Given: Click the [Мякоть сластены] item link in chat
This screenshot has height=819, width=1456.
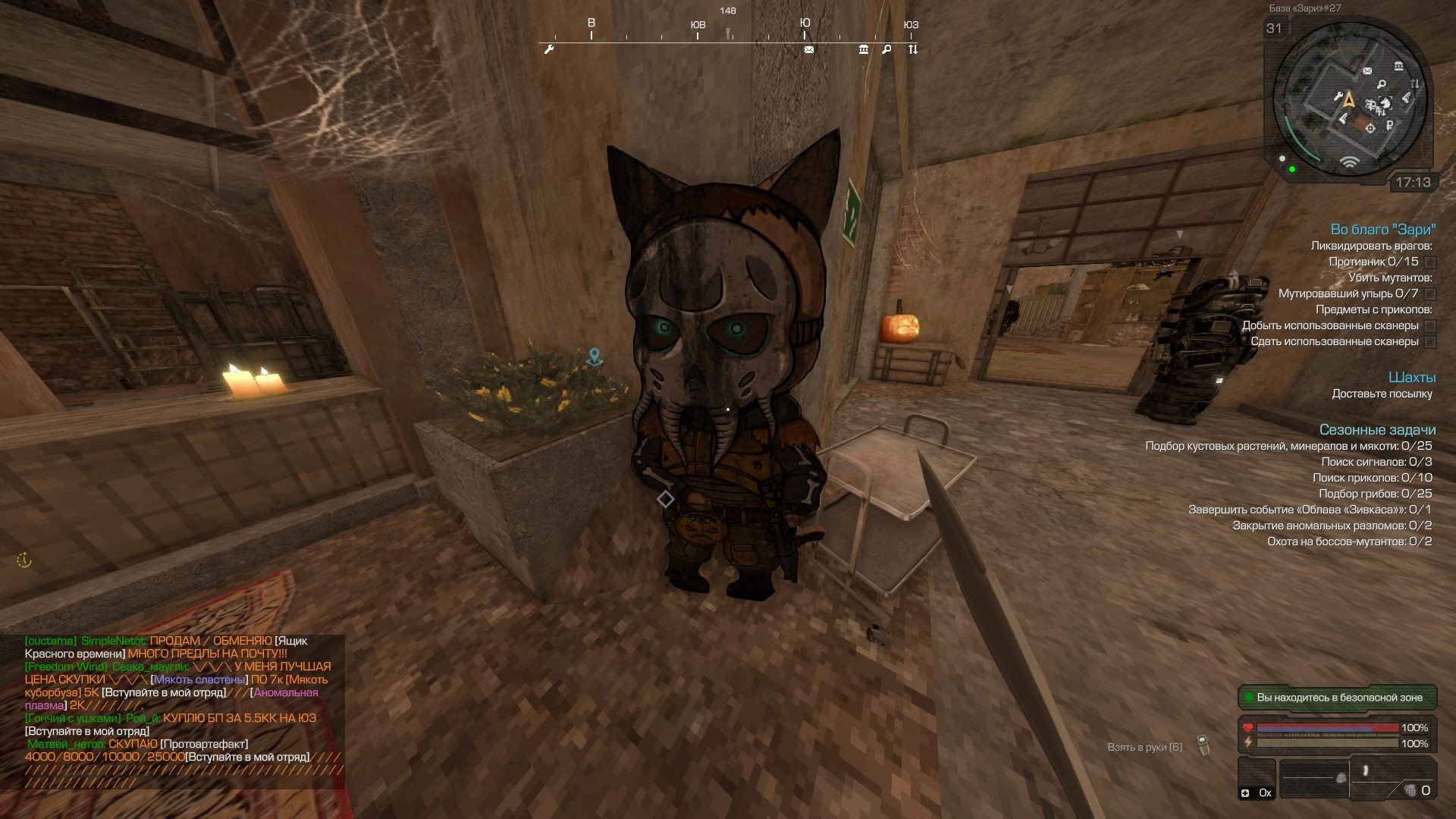Looking at the screenshot, I should [199, 679].
